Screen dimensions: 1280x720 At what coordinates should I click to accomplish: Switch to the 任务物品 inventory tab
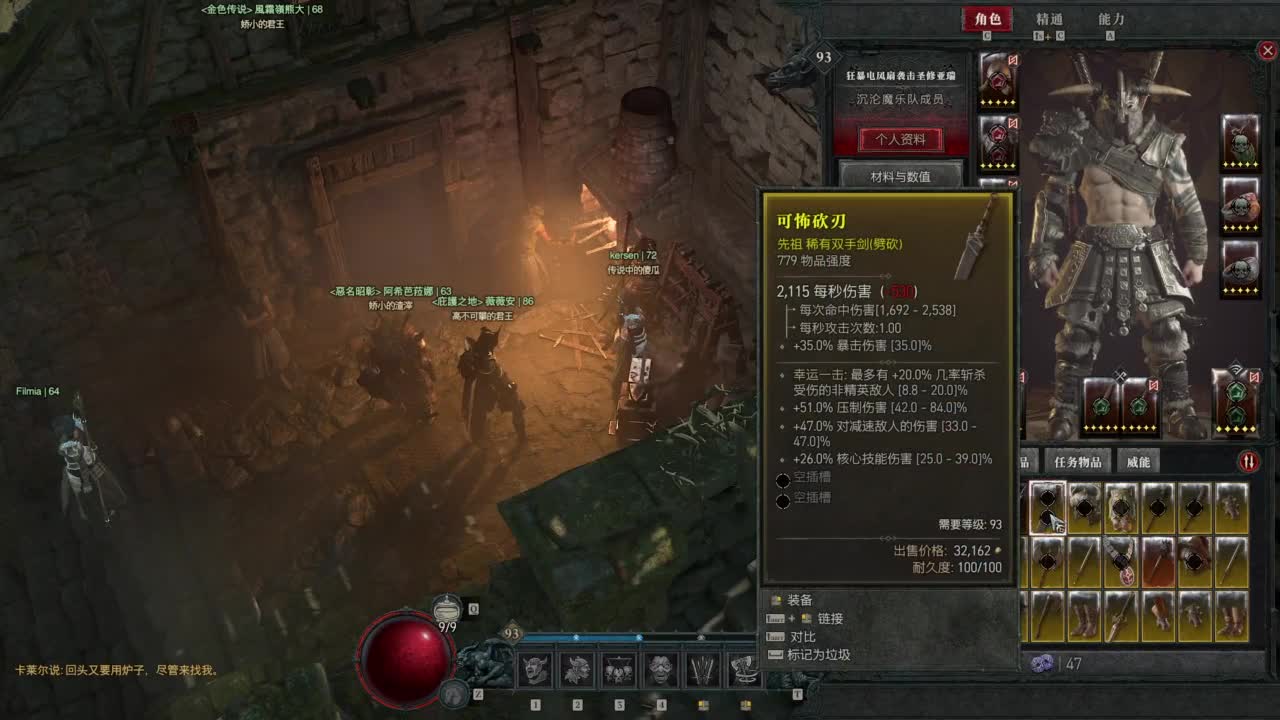pyautogui.click(x=1080, y=461)
